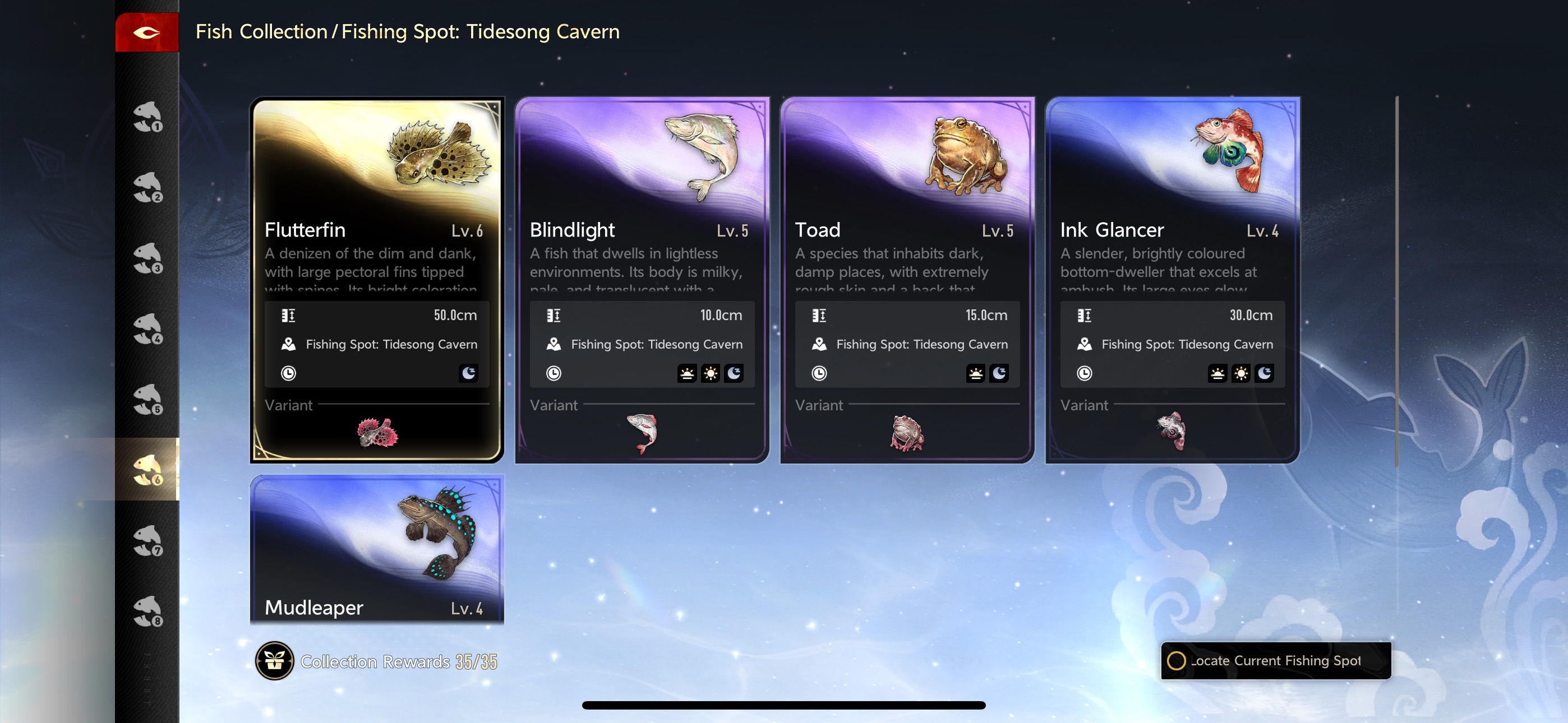The height and width of the screenshot is (723, 1568).
Task: View the Flutterfin red variant thumbnail
Action: click(x=377, y=433)
